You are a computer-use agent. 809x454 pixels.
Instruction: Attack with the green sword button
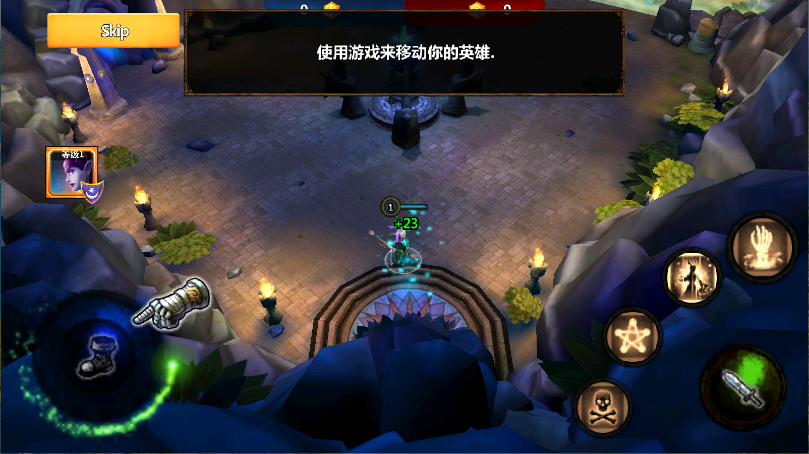(x=743, y=387)
